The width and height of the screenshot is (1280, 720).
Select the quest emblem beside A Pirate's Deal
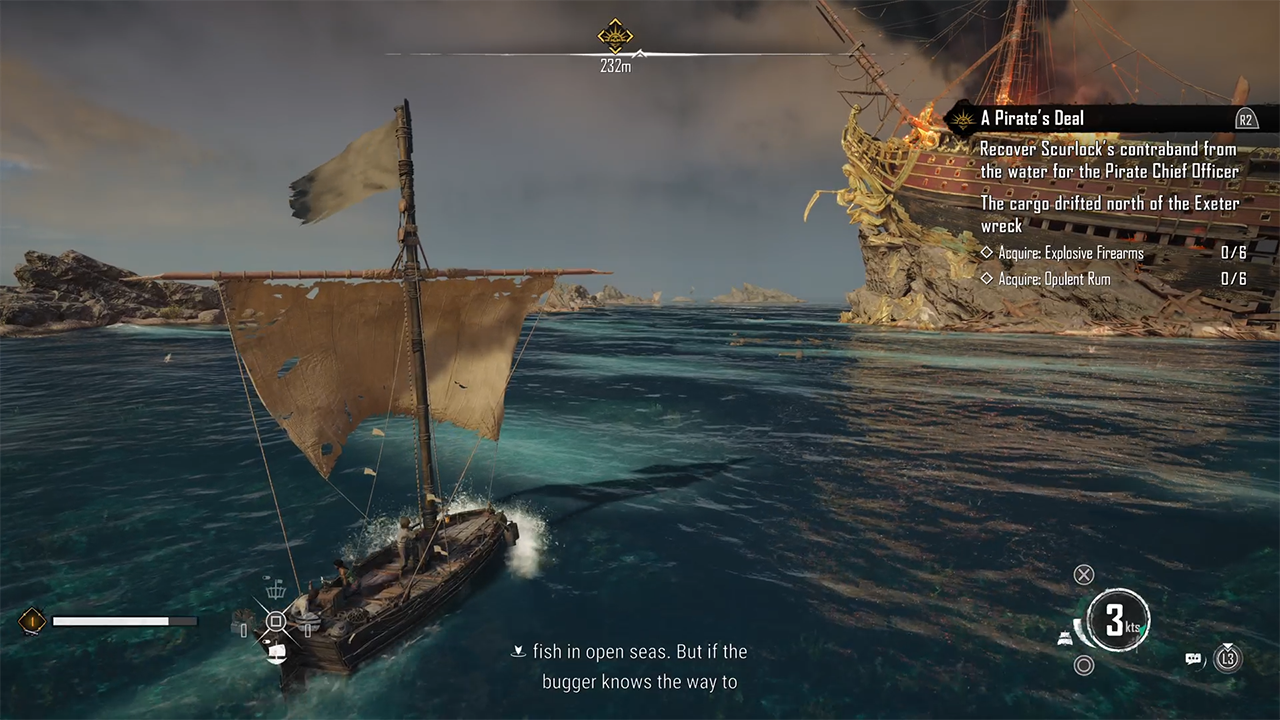[962, 120]
